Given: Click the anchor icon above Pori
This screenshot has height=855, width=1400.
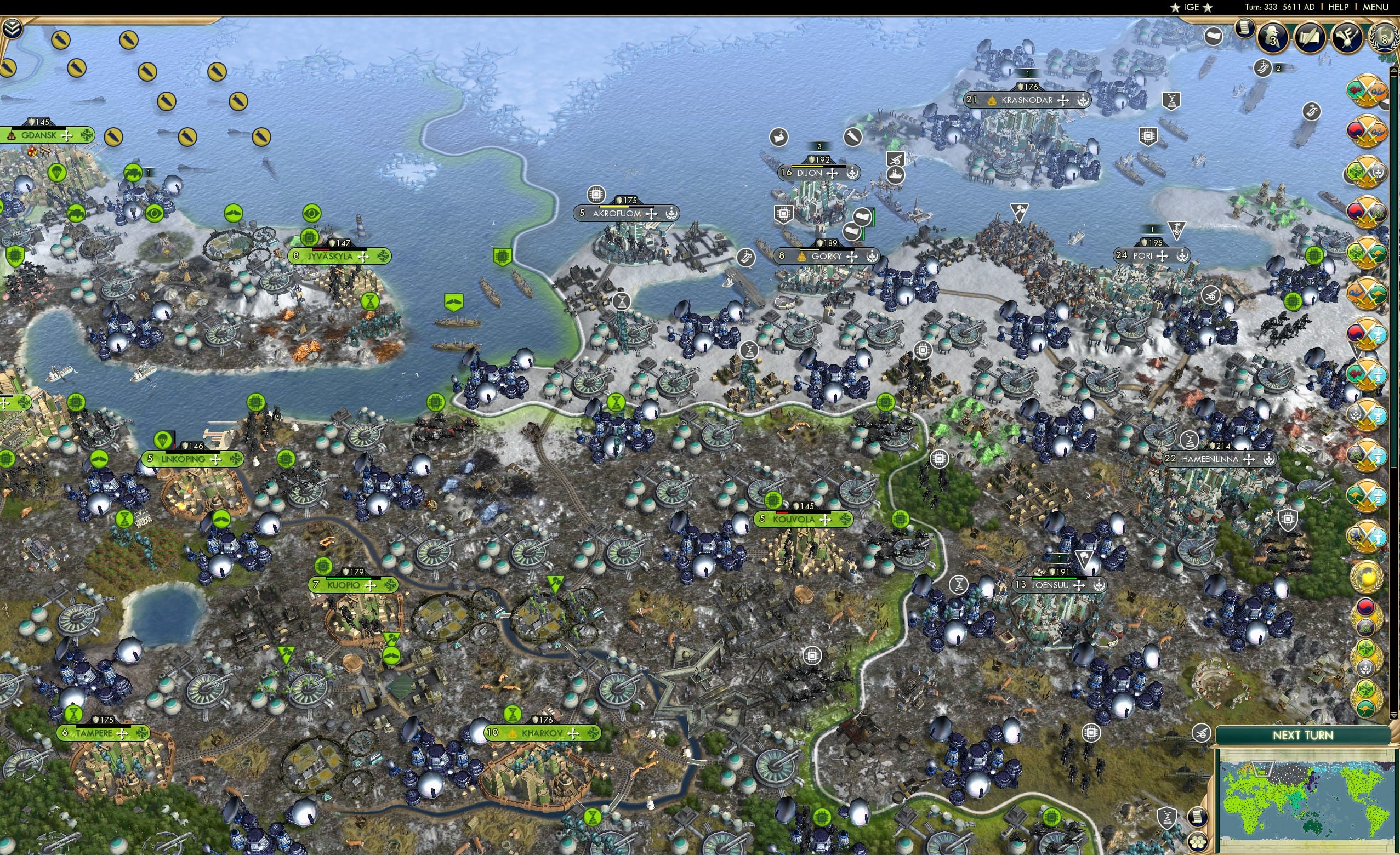Looking at the screenshot, I should pos(1177,230).
